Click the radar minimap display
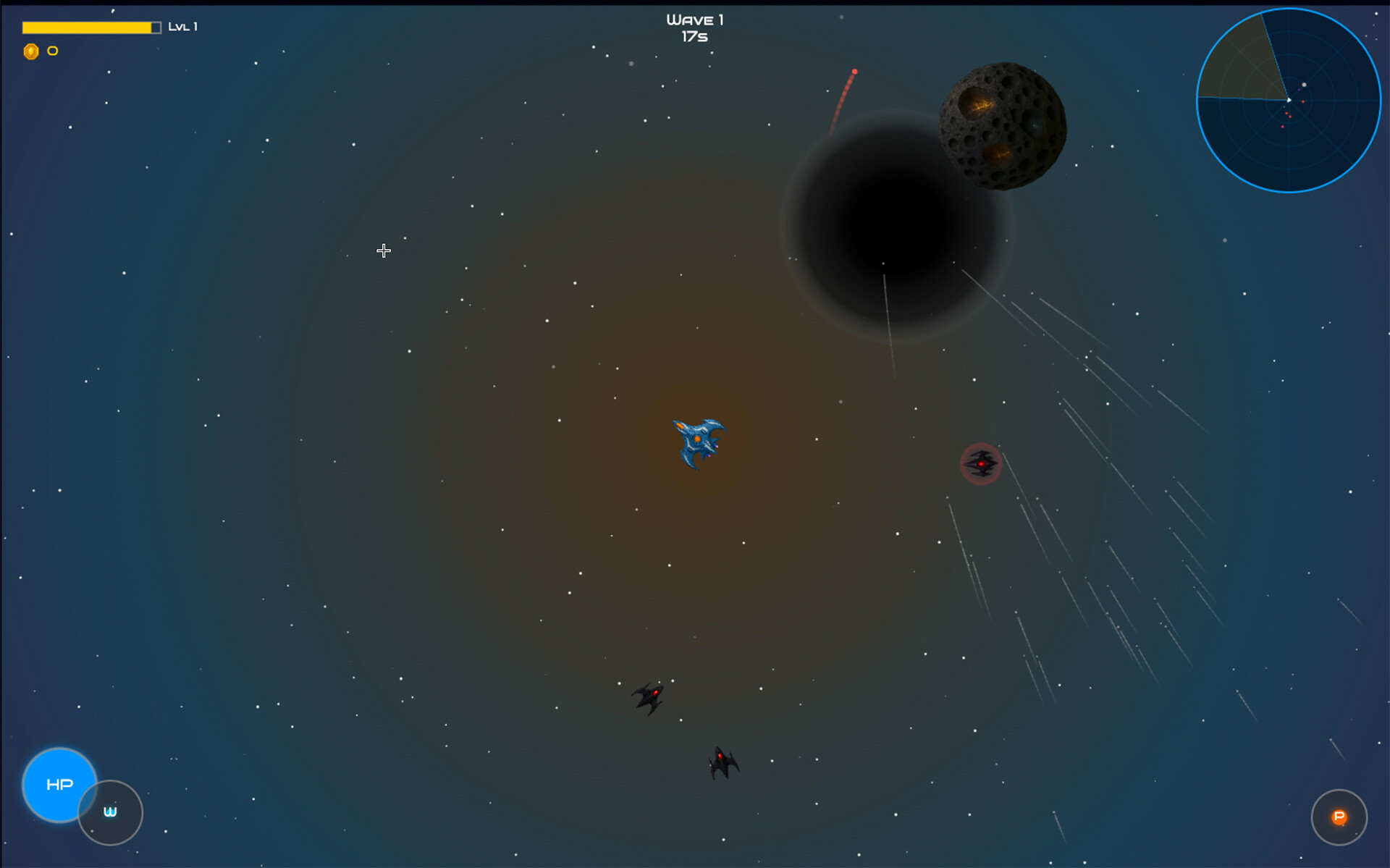Image resolution: width=1390 pixels, height=868 pixels. click(x=1289, y=101)
